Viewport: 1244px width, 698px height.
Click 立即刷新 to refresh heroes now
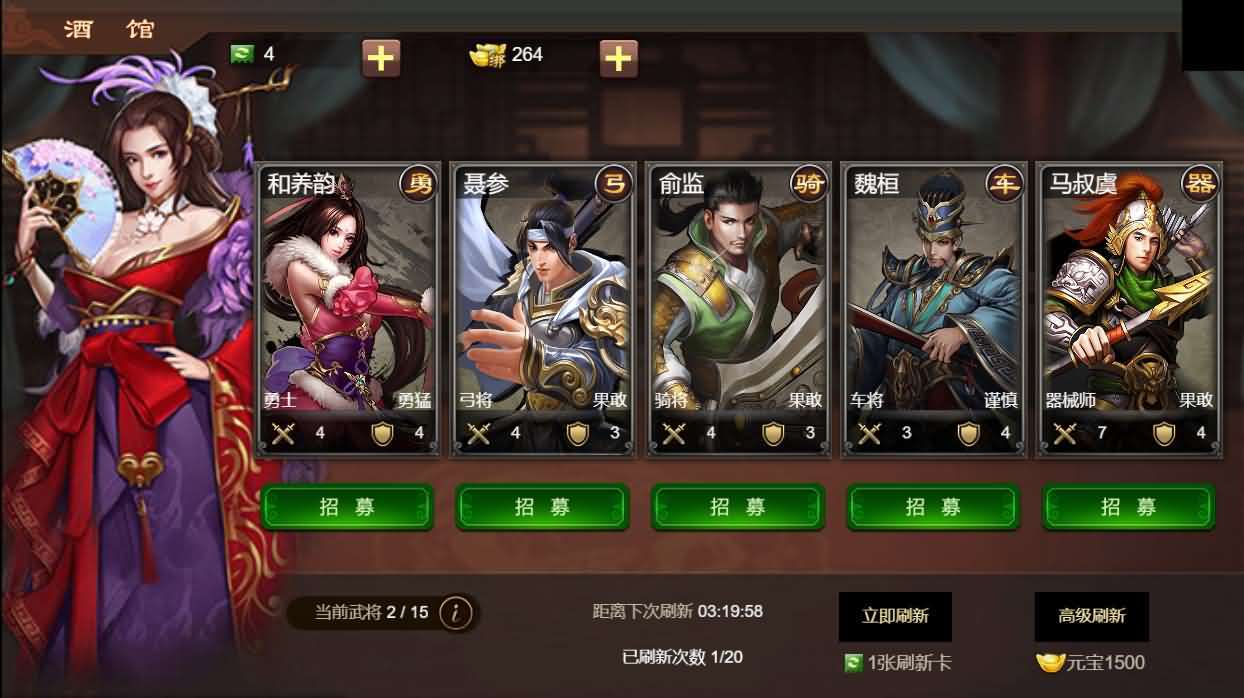[x=895, y=616]
